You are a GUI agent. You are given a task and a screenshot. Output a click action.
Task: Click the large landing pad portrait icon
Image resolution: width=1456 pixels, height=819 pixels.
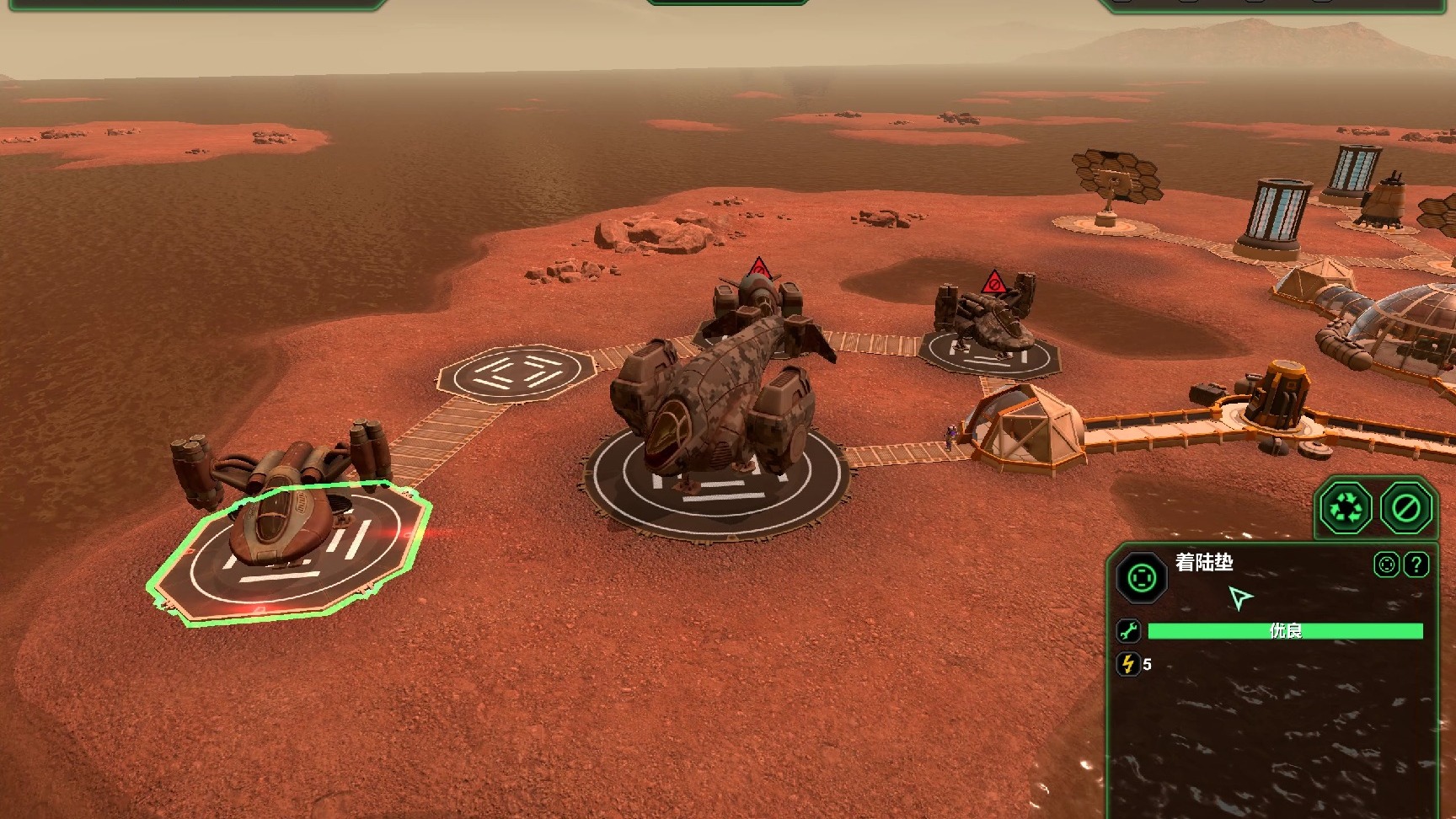[x=1142, y=578]
